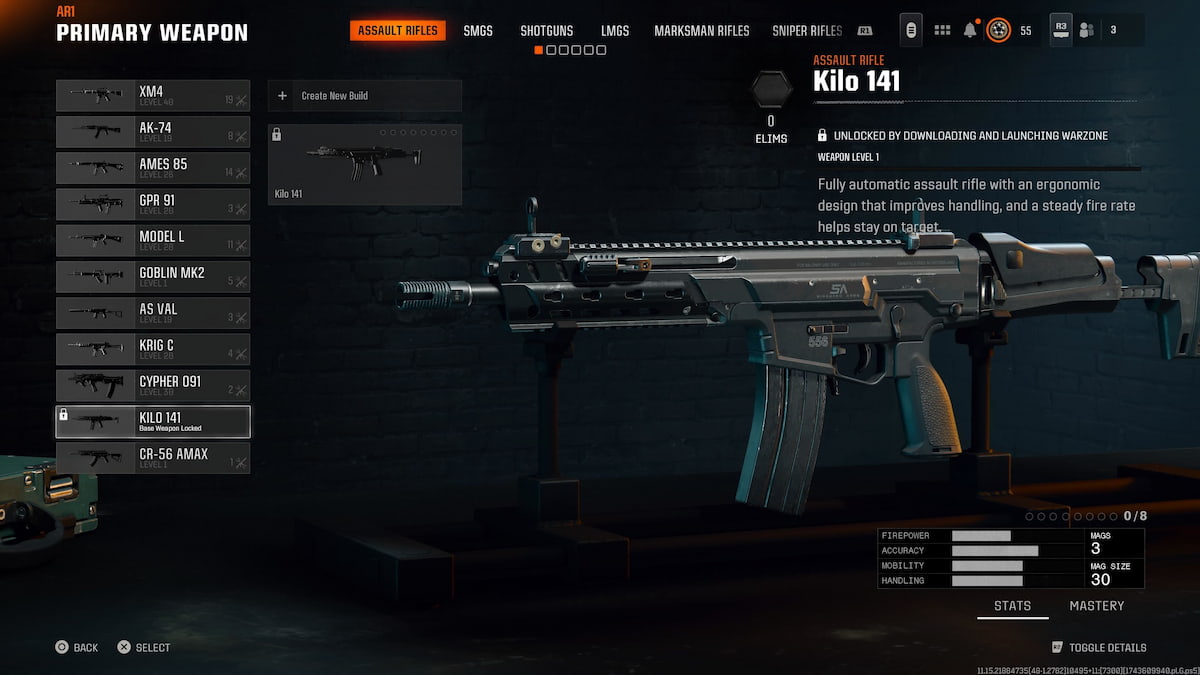The width and height of the screenshot is (1200, 675).
Task: Open the Kilo 141 build thumbnail
Action: click(x=364, y=164)
